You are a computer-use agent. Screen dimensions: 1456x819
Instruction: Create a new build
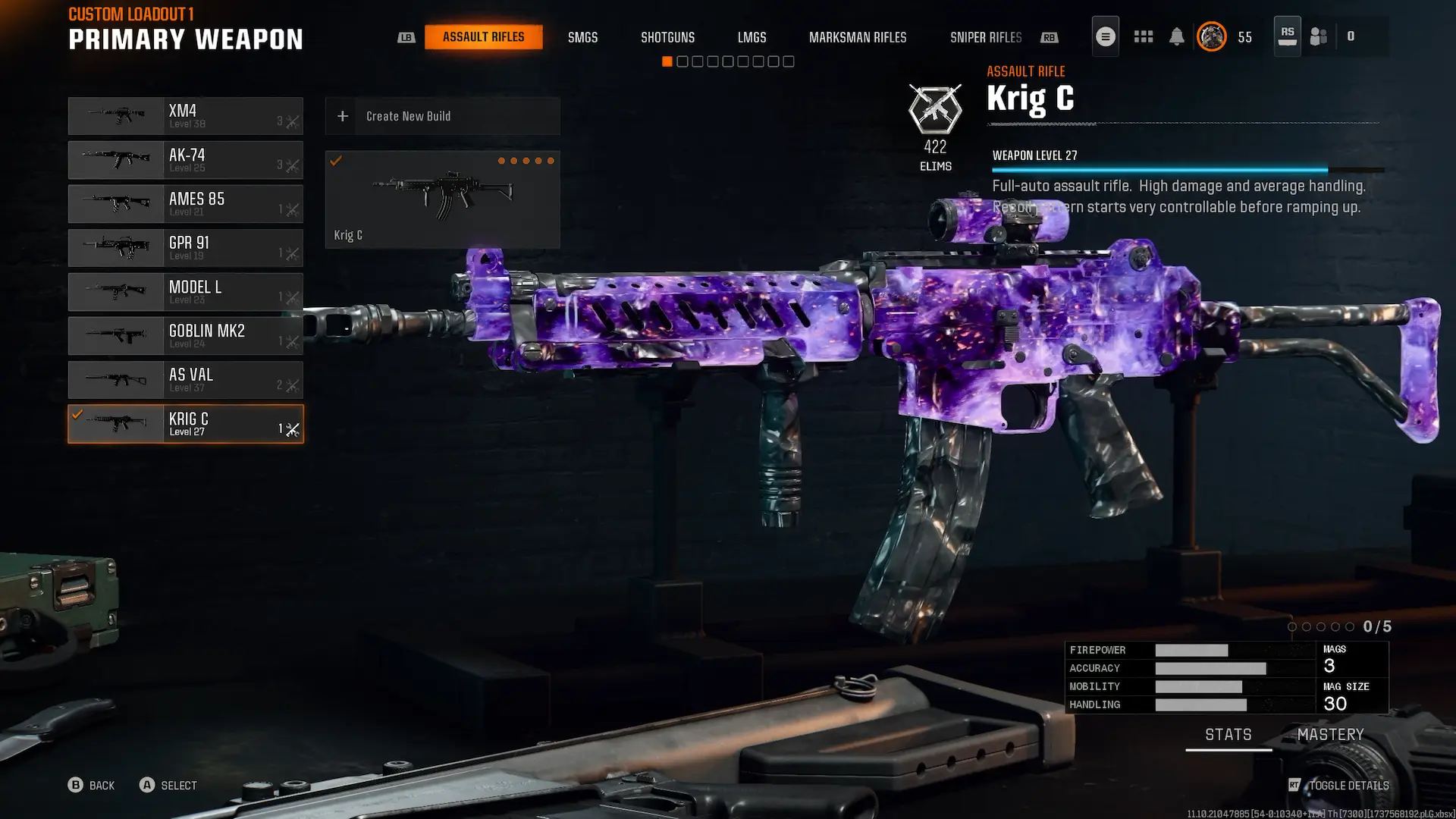442,116
